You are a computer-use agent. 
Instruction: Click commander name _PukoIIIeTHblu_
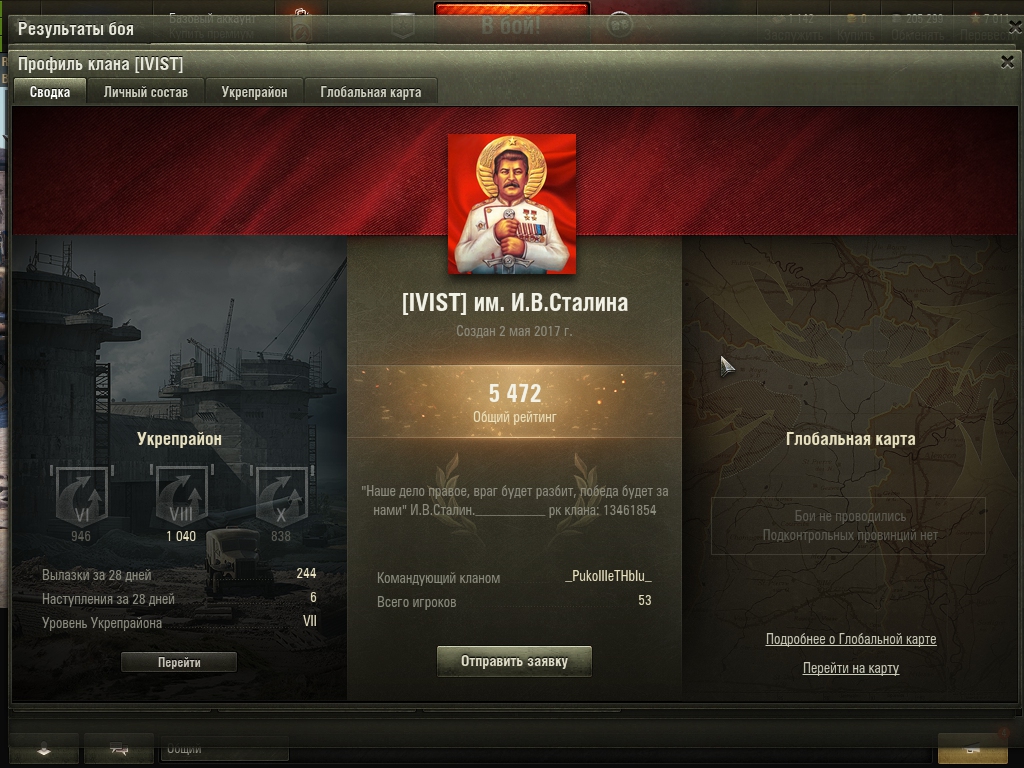[x=608, y=577]
